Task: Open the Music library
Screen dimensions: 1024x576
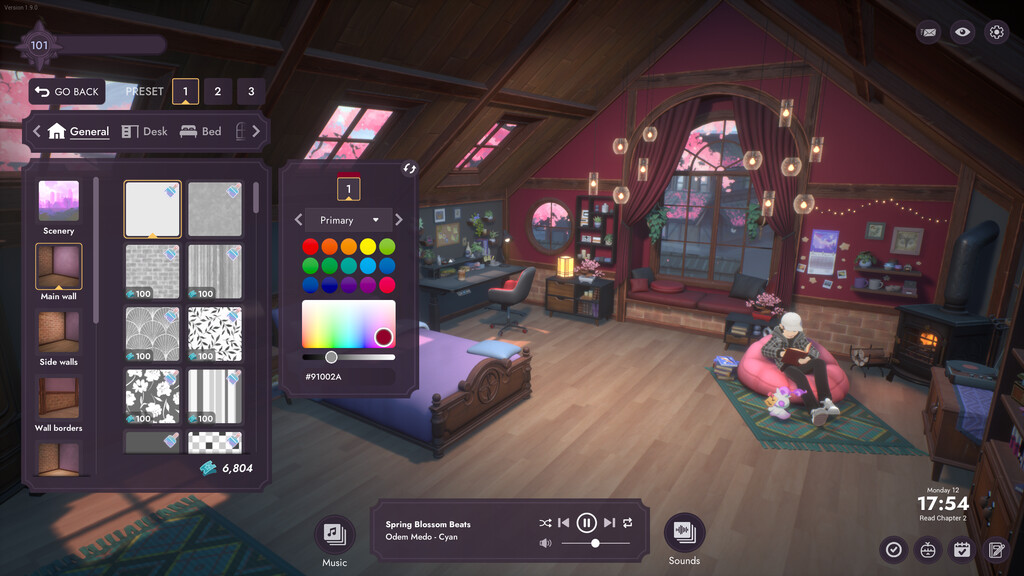Action: coord(334,533)
